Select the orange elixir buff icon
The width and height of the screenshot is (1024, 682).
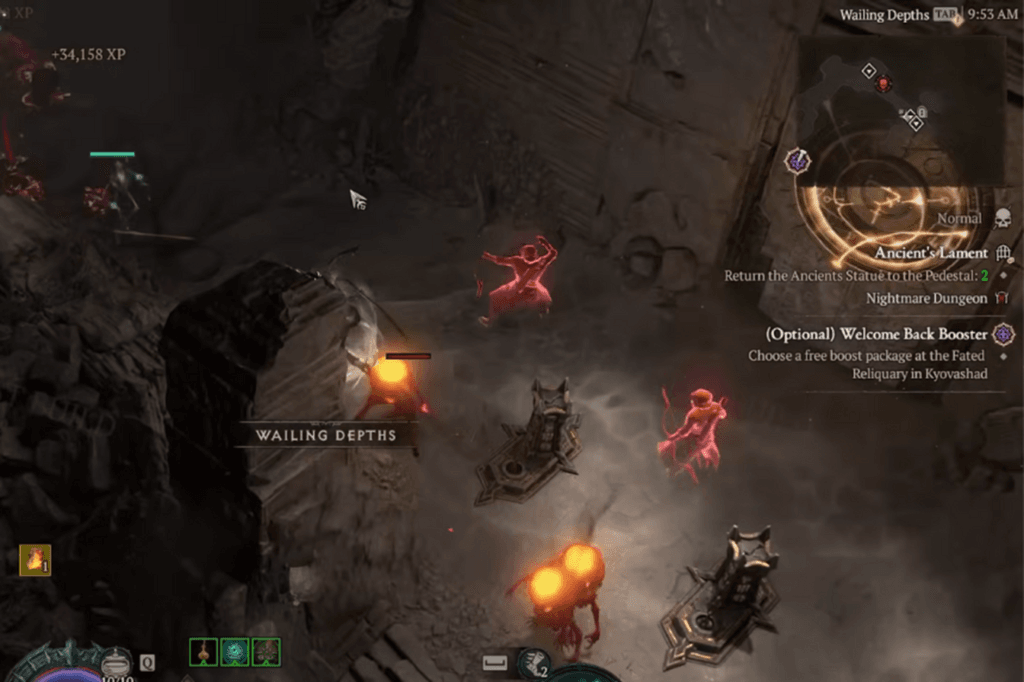(203, 653)
